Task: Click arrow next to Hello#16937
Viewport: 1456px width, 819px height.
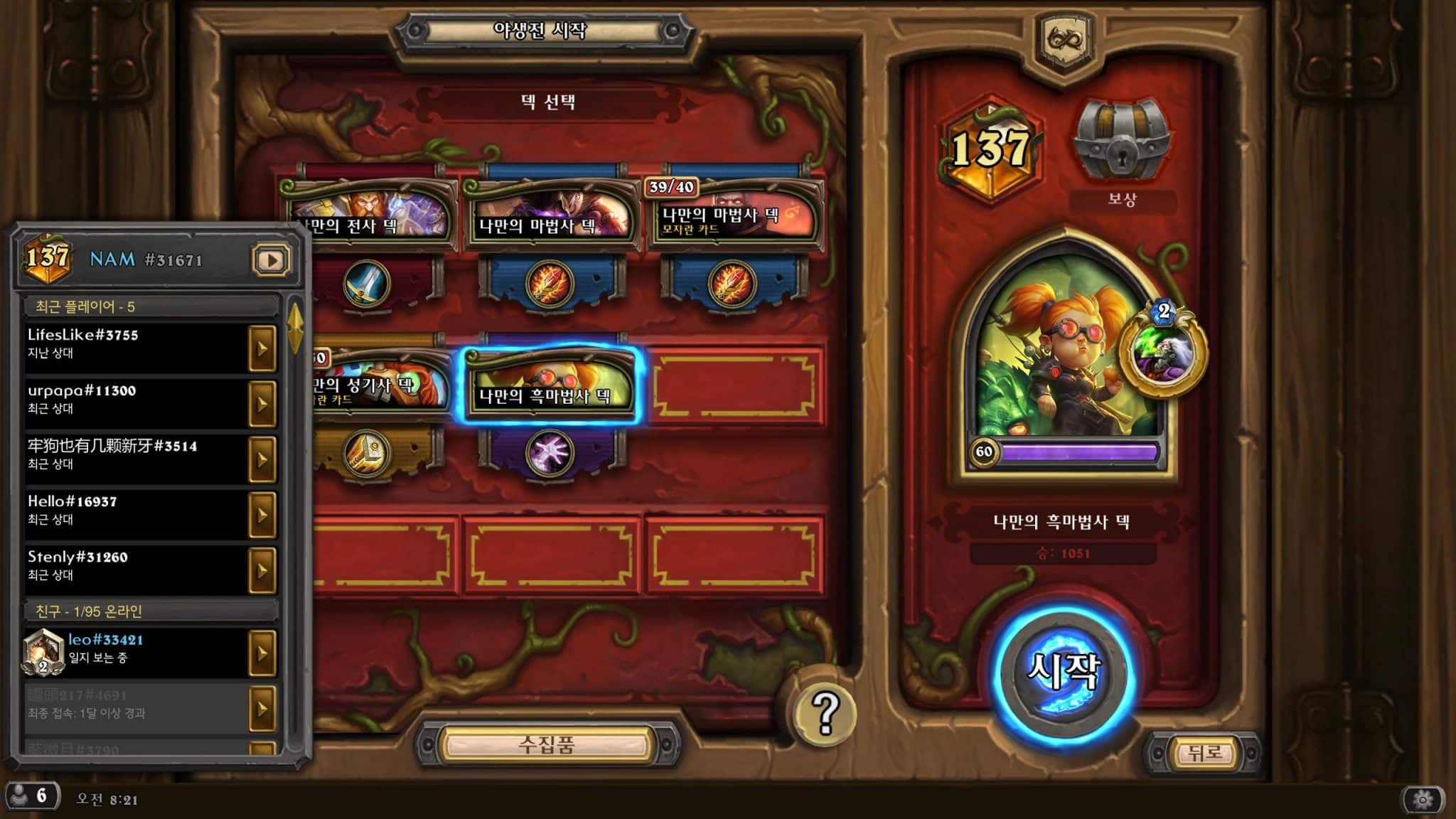Action: tap(262, 515)
